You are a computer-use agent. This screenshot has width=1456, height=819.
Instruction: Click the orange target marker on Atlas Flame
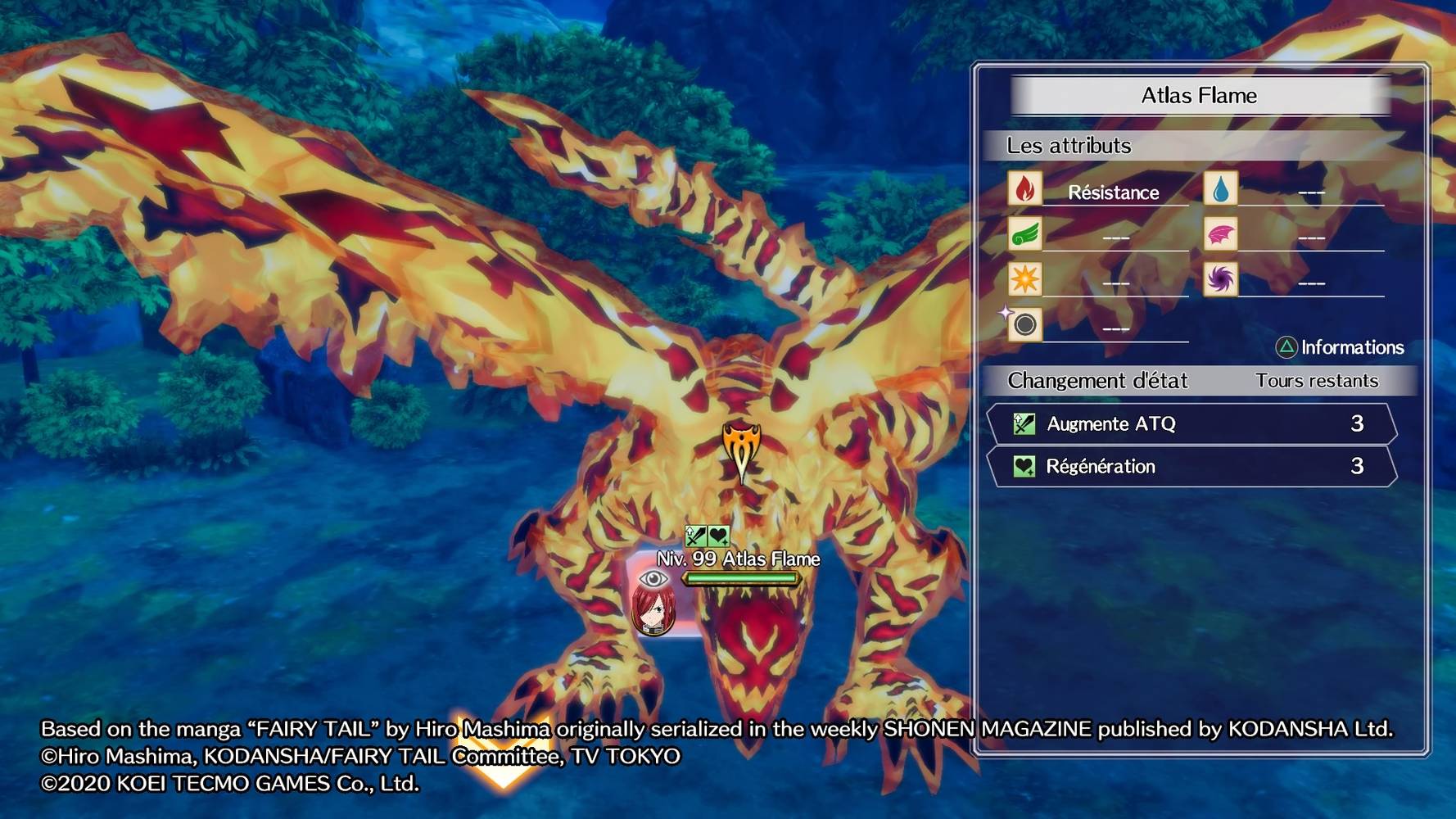[741, 450]
